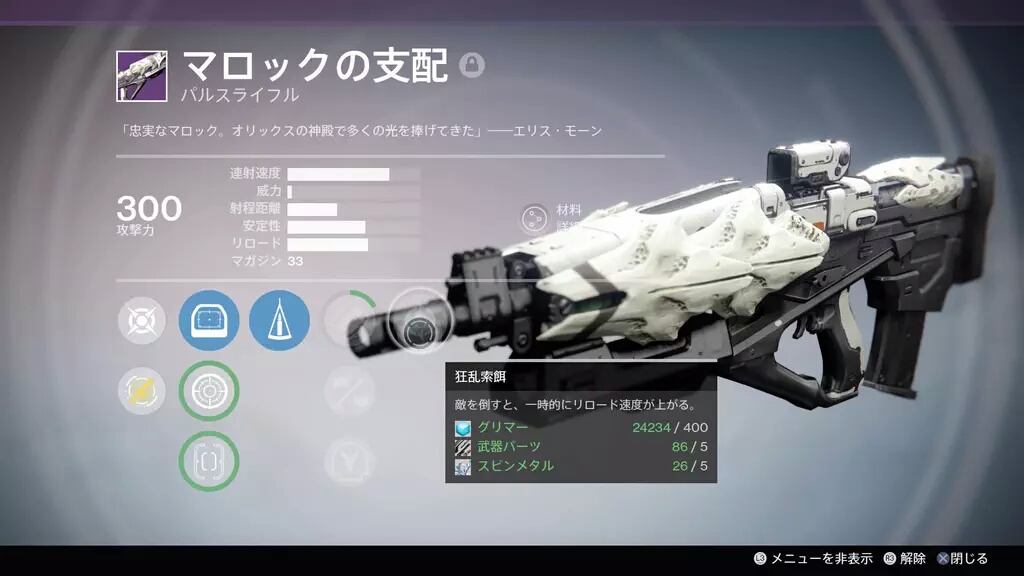This screenshot has height=576, width=1024.
Task: Click the crossed-target damage node
Action: (141, 321)
